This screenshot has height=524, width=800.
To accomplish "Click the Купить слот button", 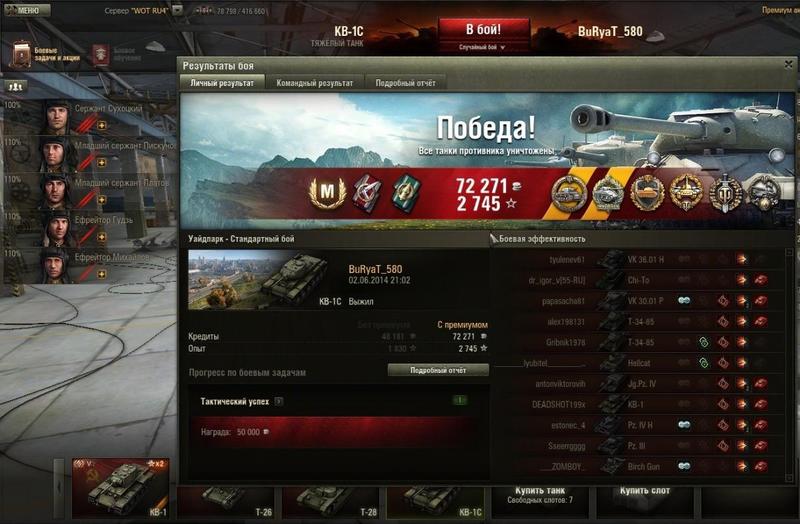I will 646,491.
